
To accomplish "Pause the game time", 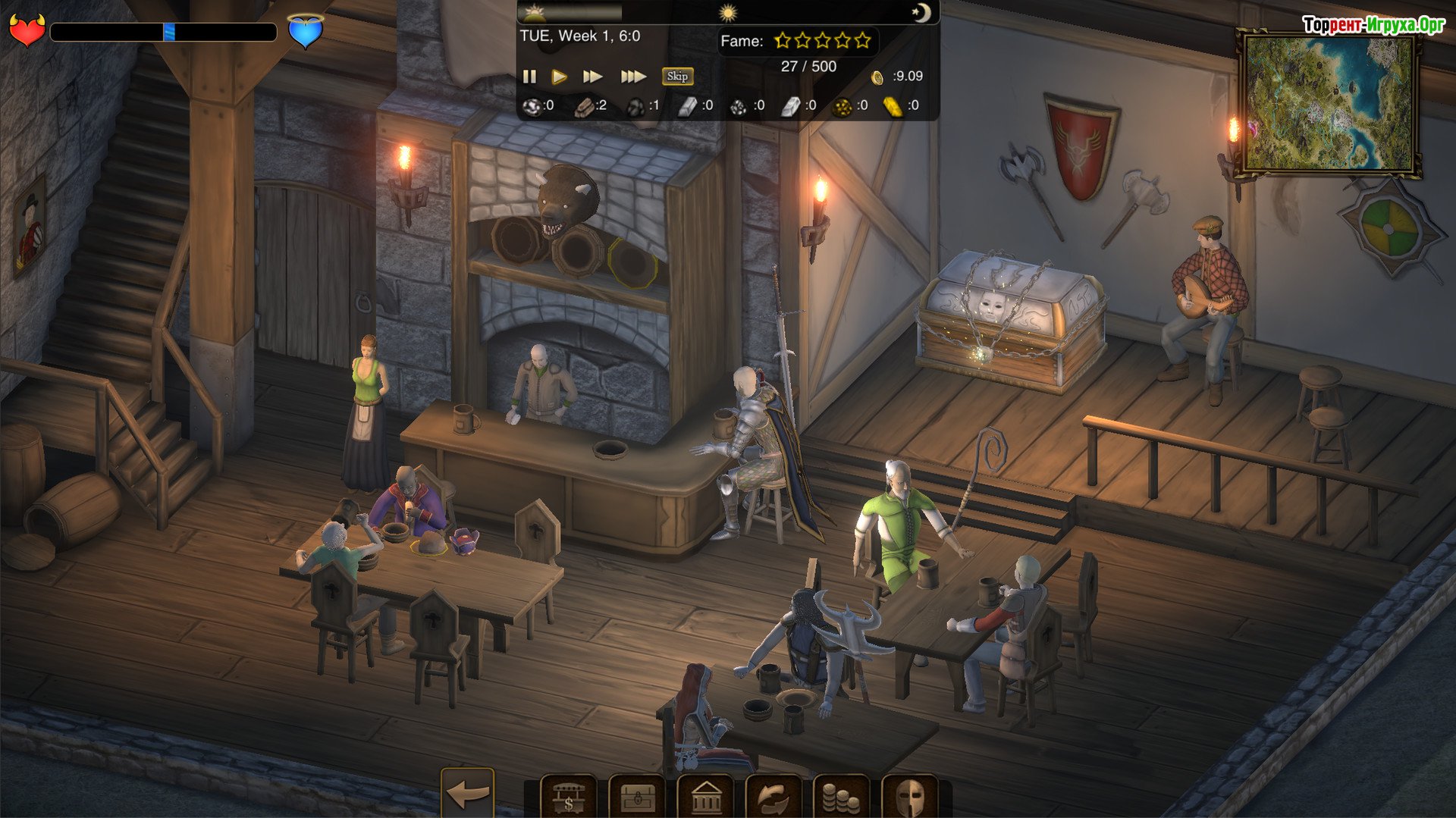I will [529, 77].
